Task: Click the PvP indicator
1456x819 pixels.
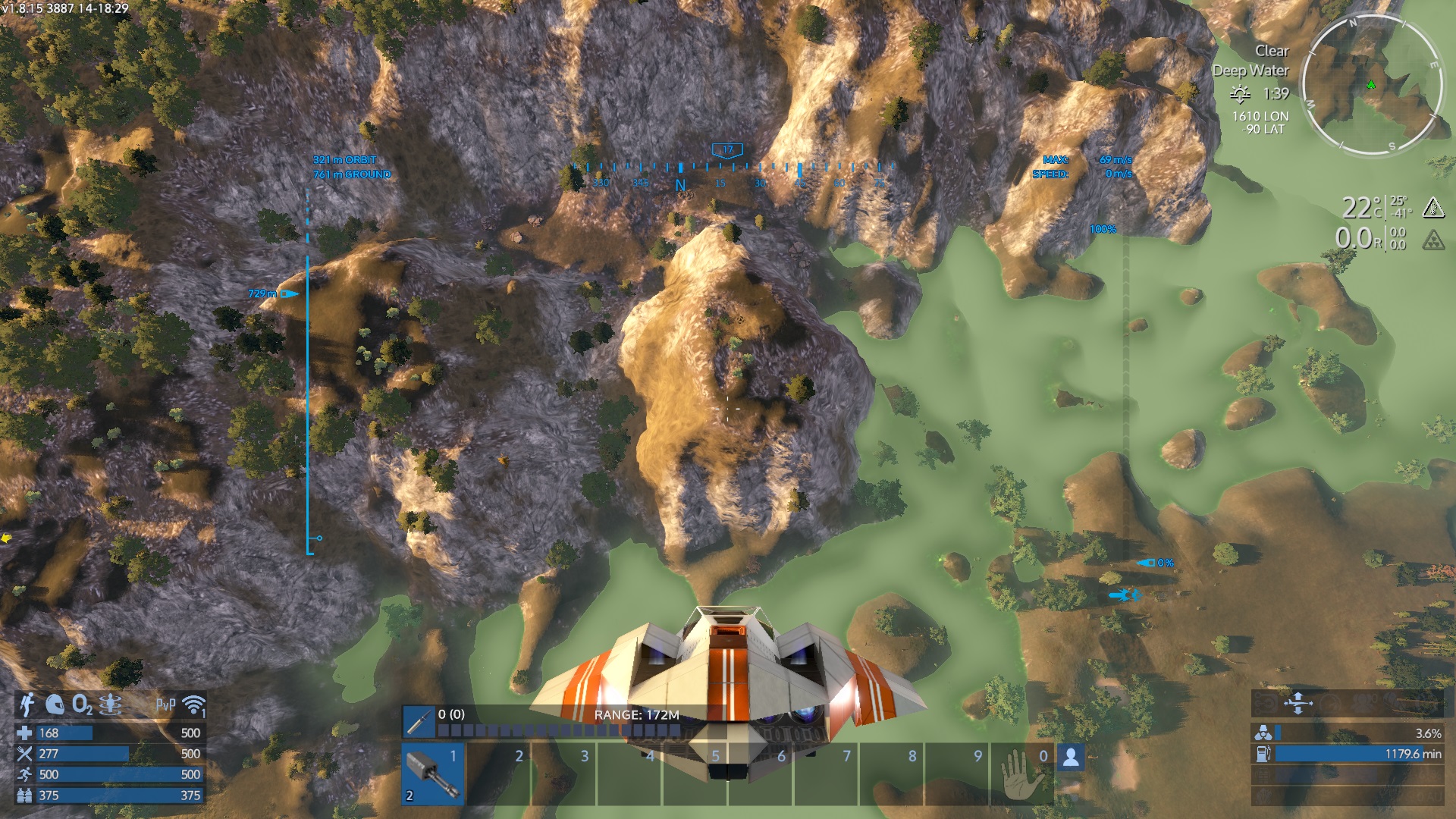Action: [165, 705]
